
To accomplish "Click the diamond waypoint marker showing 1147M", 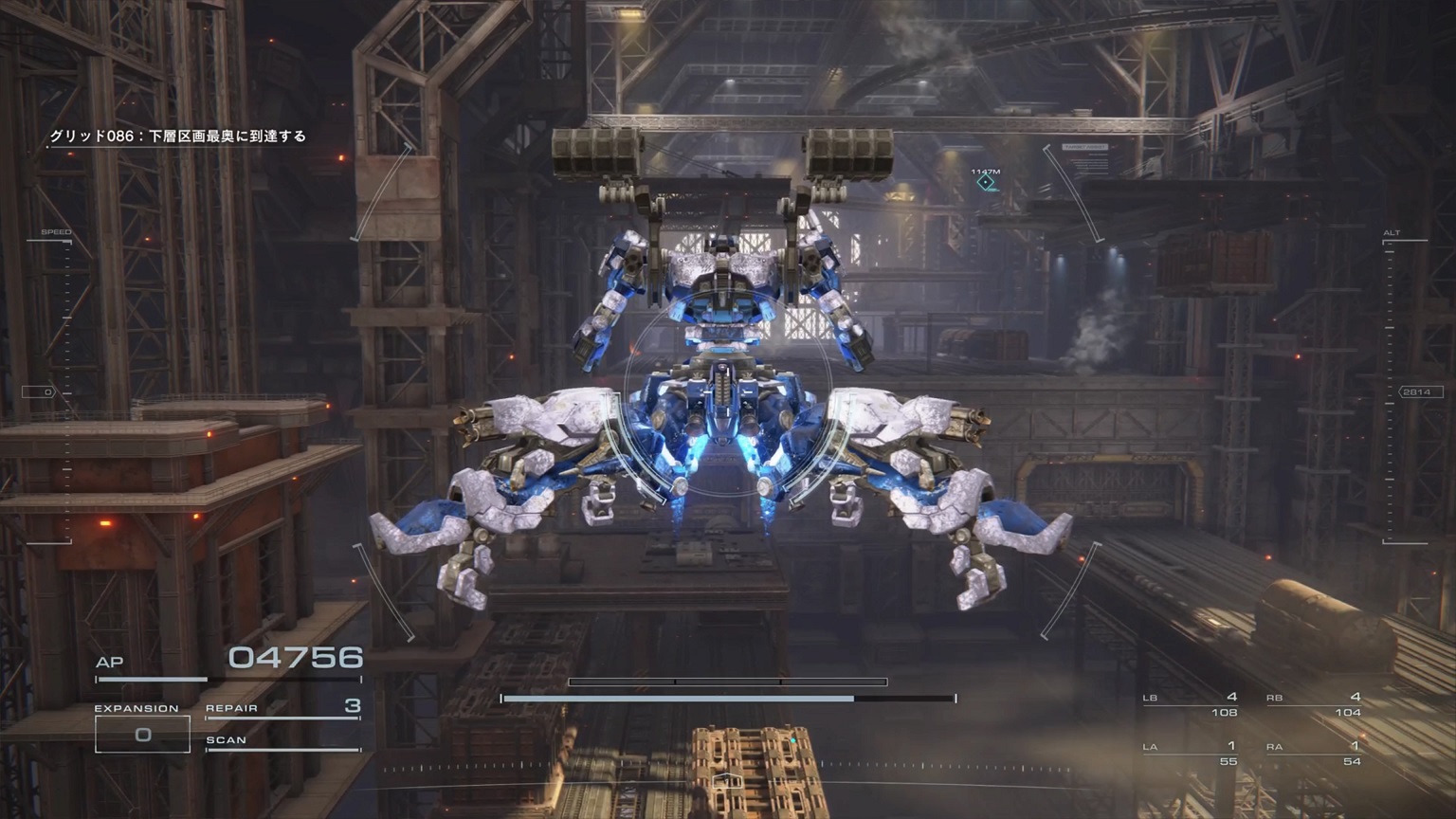I will point(986,181).
